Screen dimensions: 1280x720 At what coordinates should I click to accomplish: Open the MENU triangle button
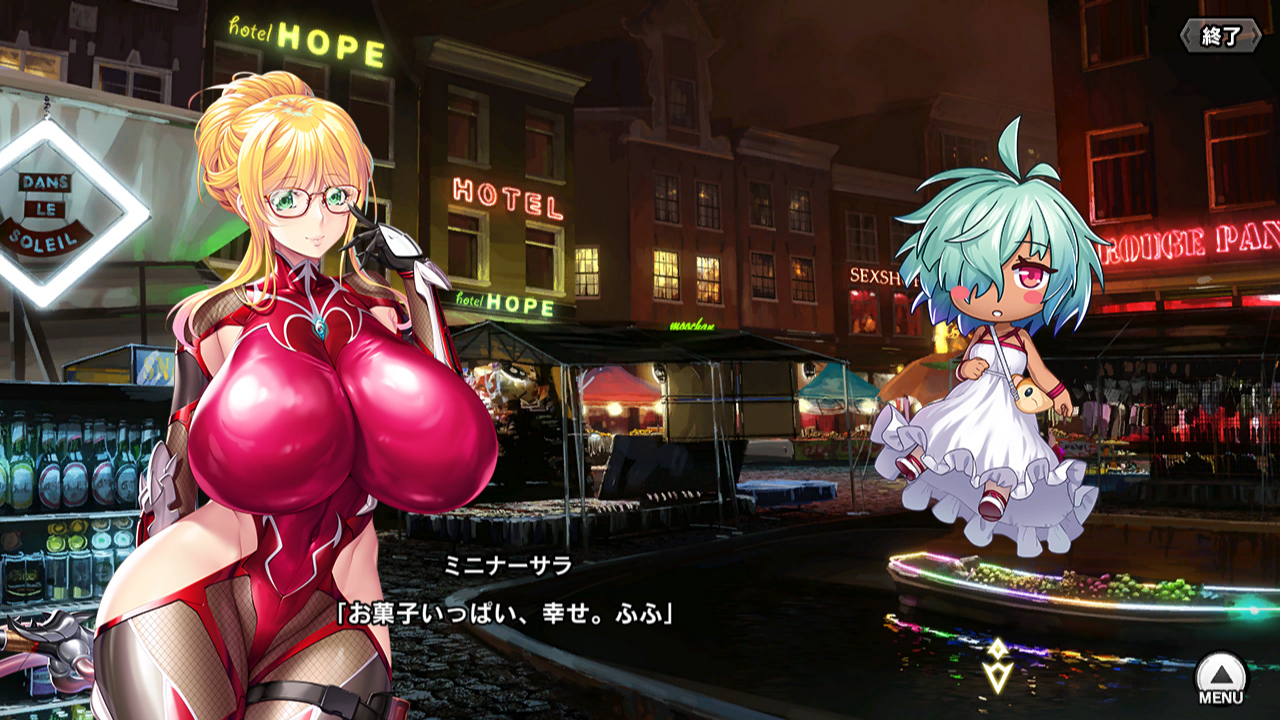pyautogui.click(x=1221, y=678)
